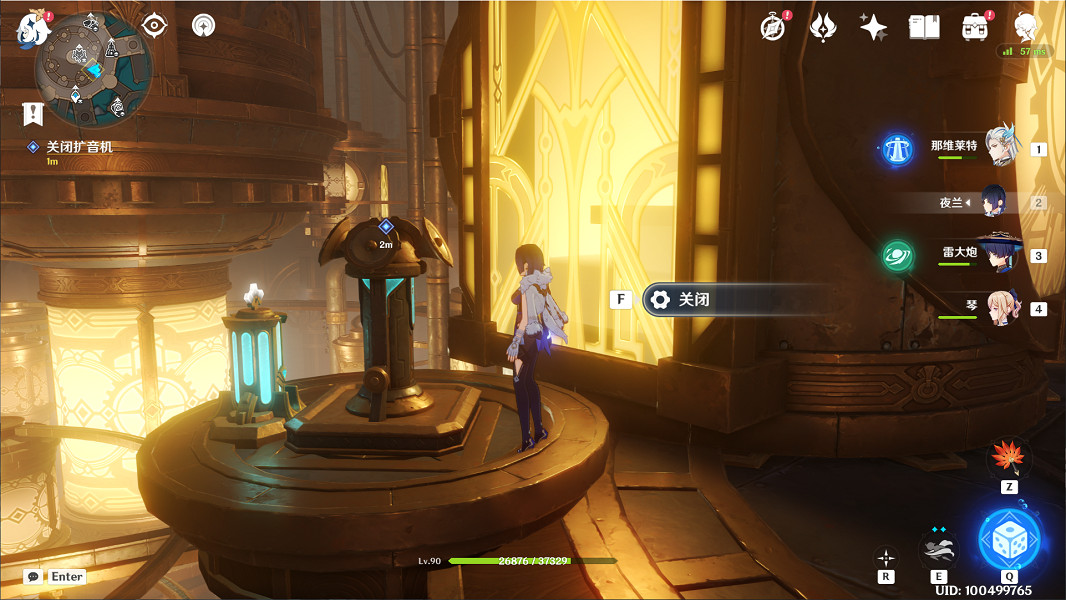1066x600 pixels.
Task: Select the 关闭 interaction option
Action: 735,299
